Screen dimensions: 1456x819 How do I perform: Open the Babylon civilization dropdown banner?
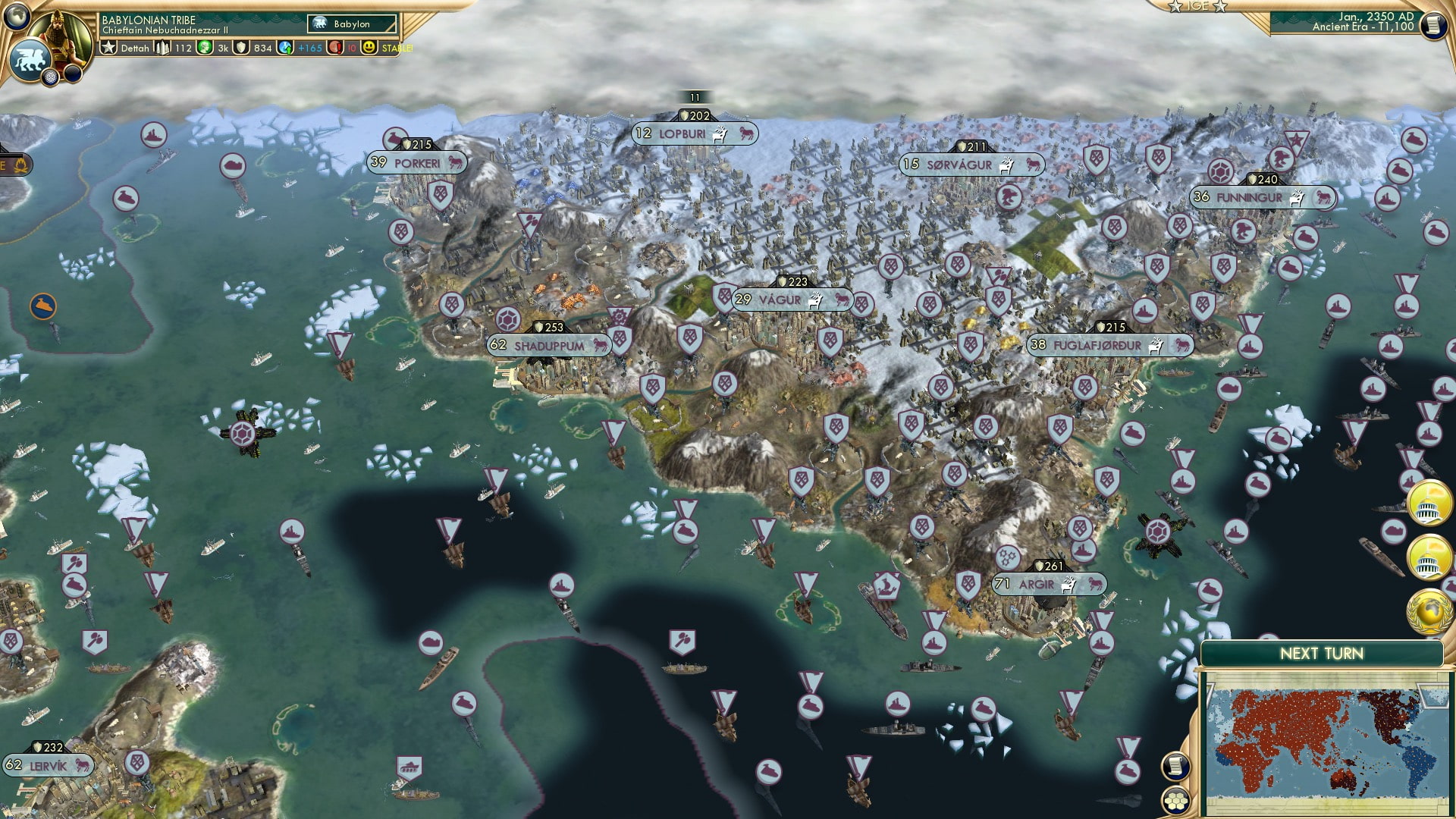tap(353, 24)
